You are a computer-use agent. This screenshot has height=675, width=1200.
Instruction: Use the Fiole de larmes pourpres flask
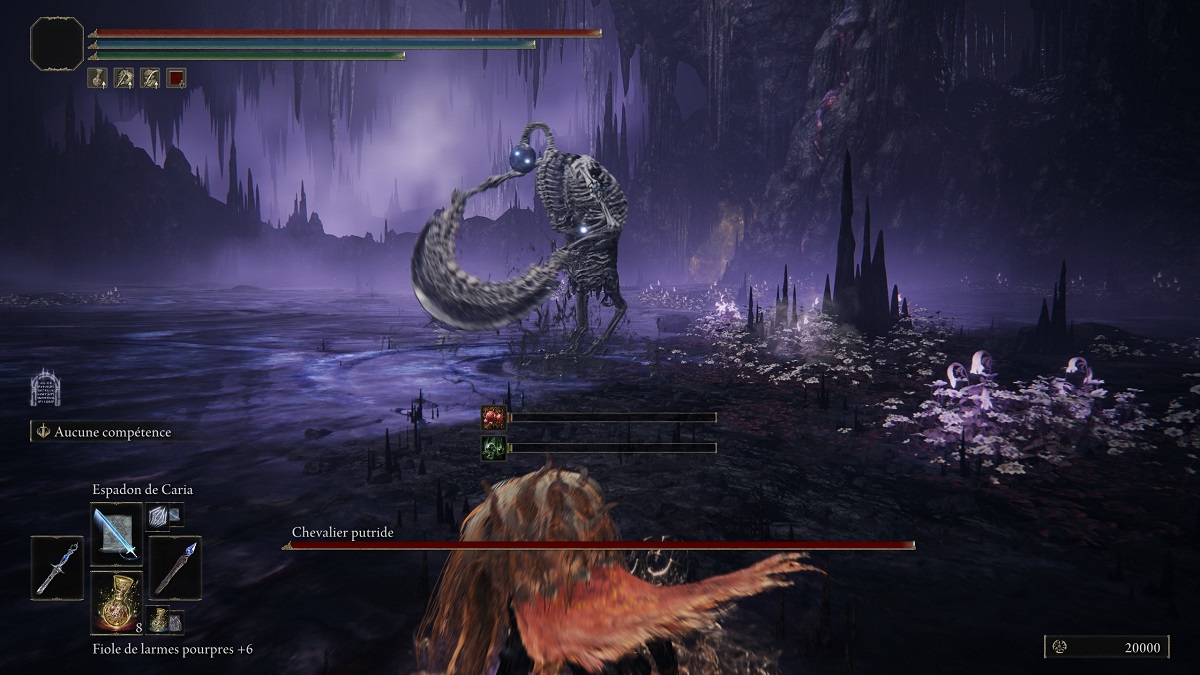point(116,602)
